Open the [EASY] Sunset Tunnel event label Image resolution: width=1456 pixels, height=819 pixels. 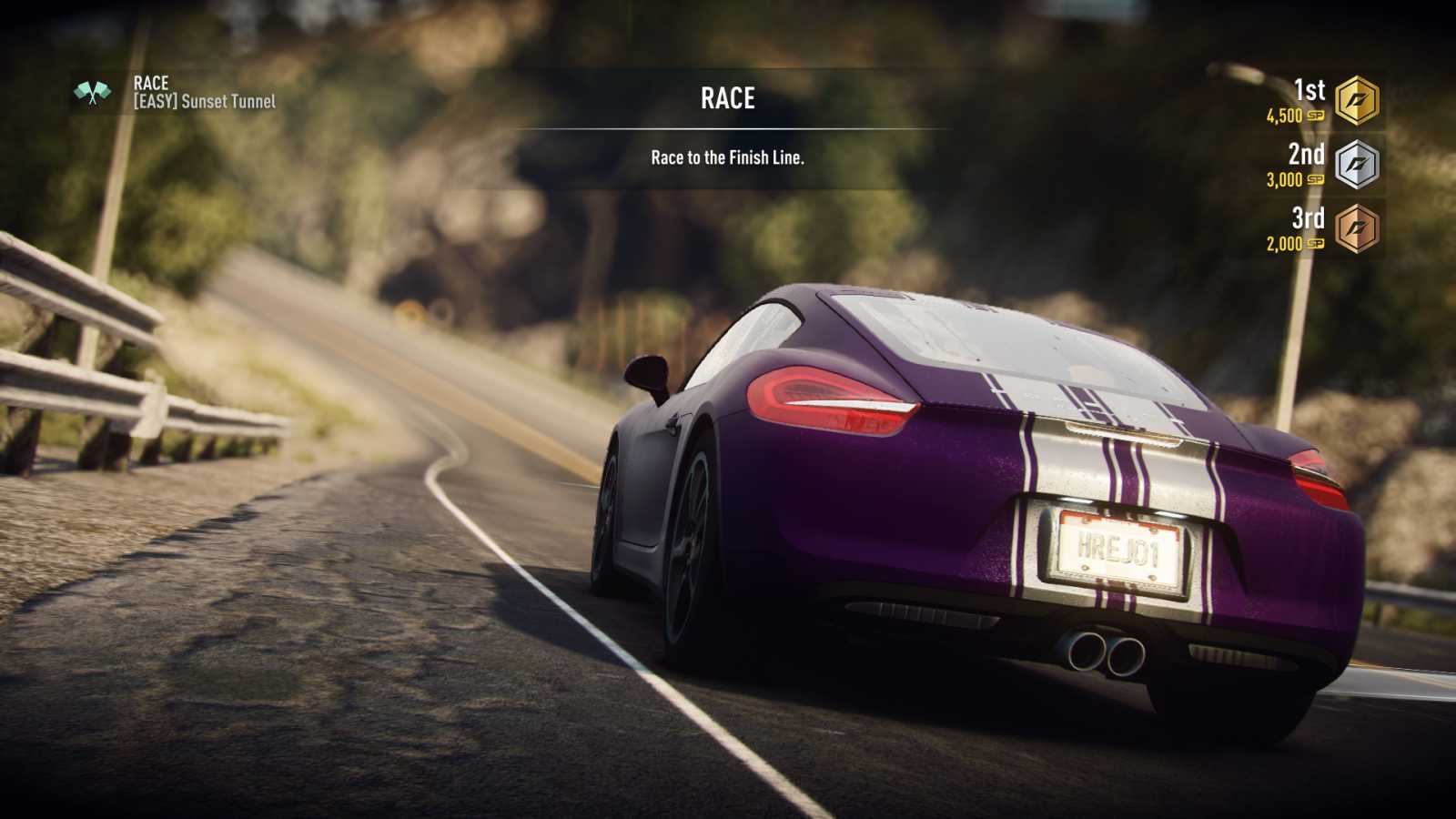[205, 103]
